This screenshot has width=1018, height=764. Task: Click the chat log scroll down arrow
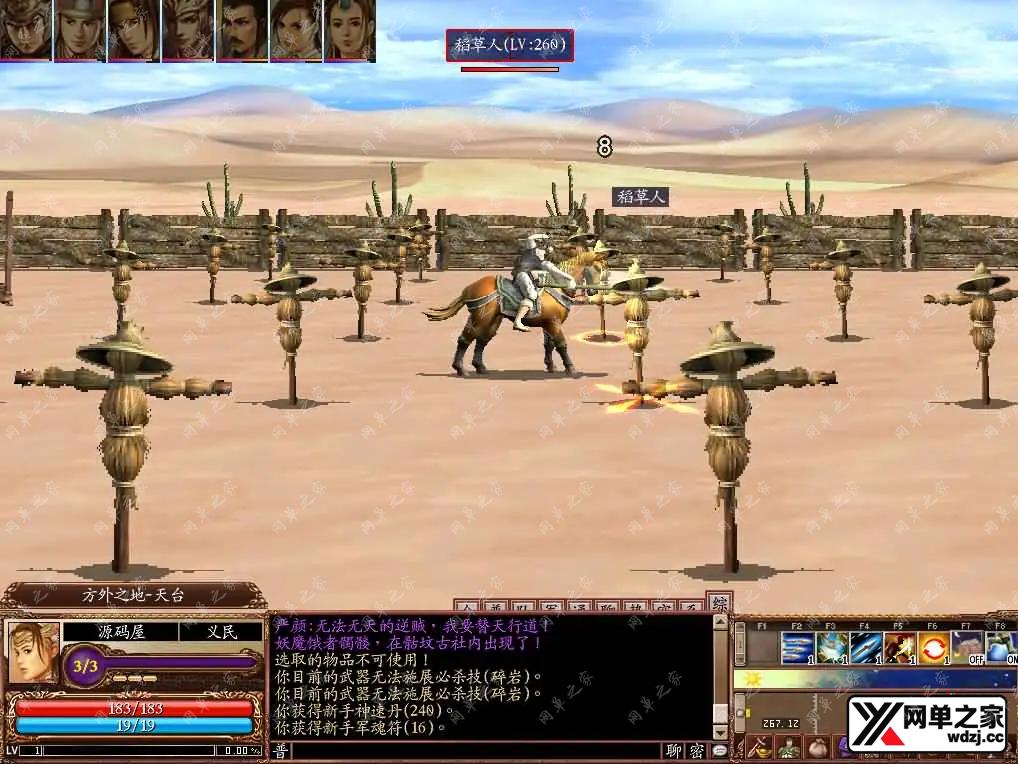(x=719, y=731)
